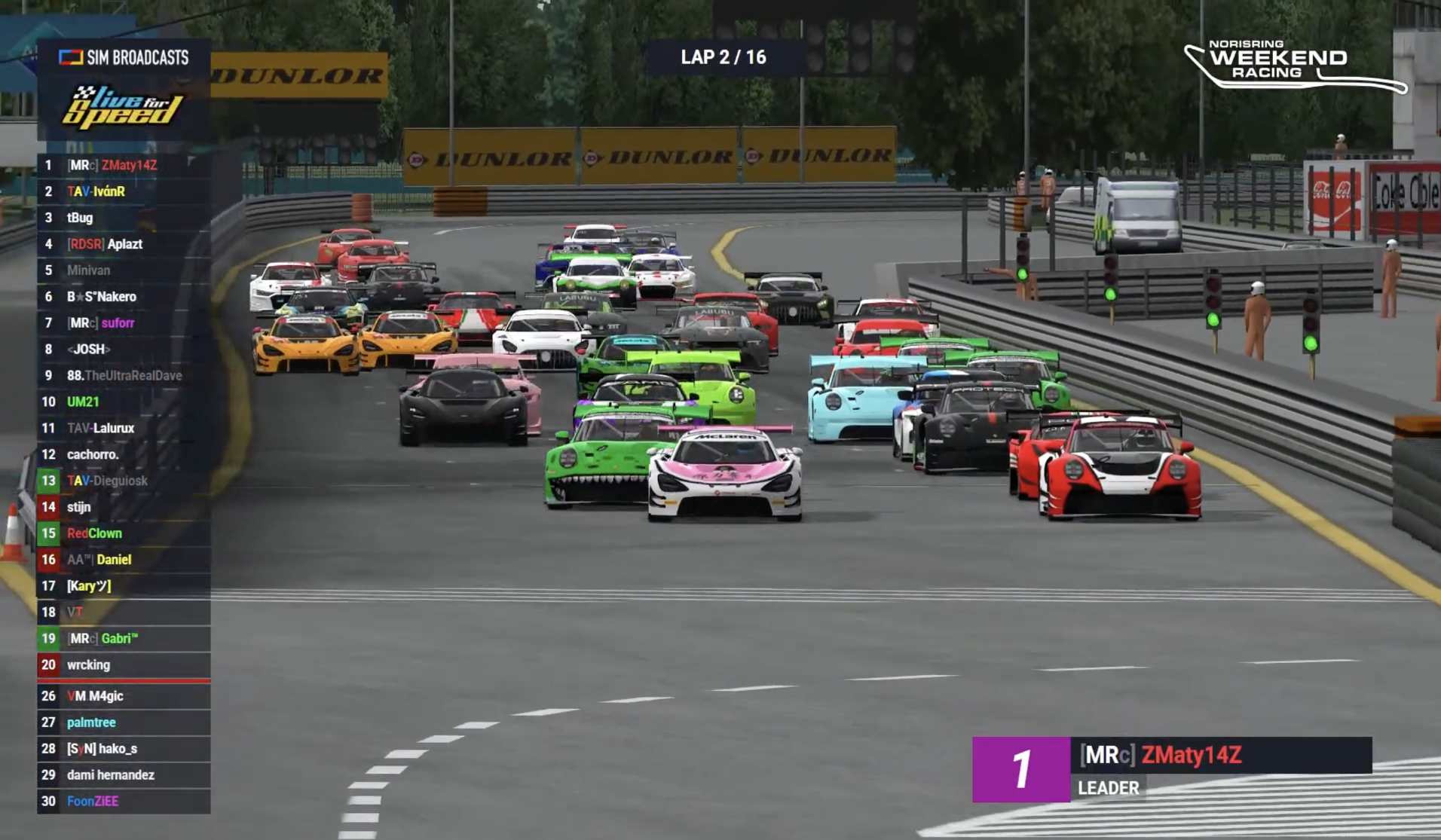Click the Norisring Weekend Racing logo

coord(1293,65)
